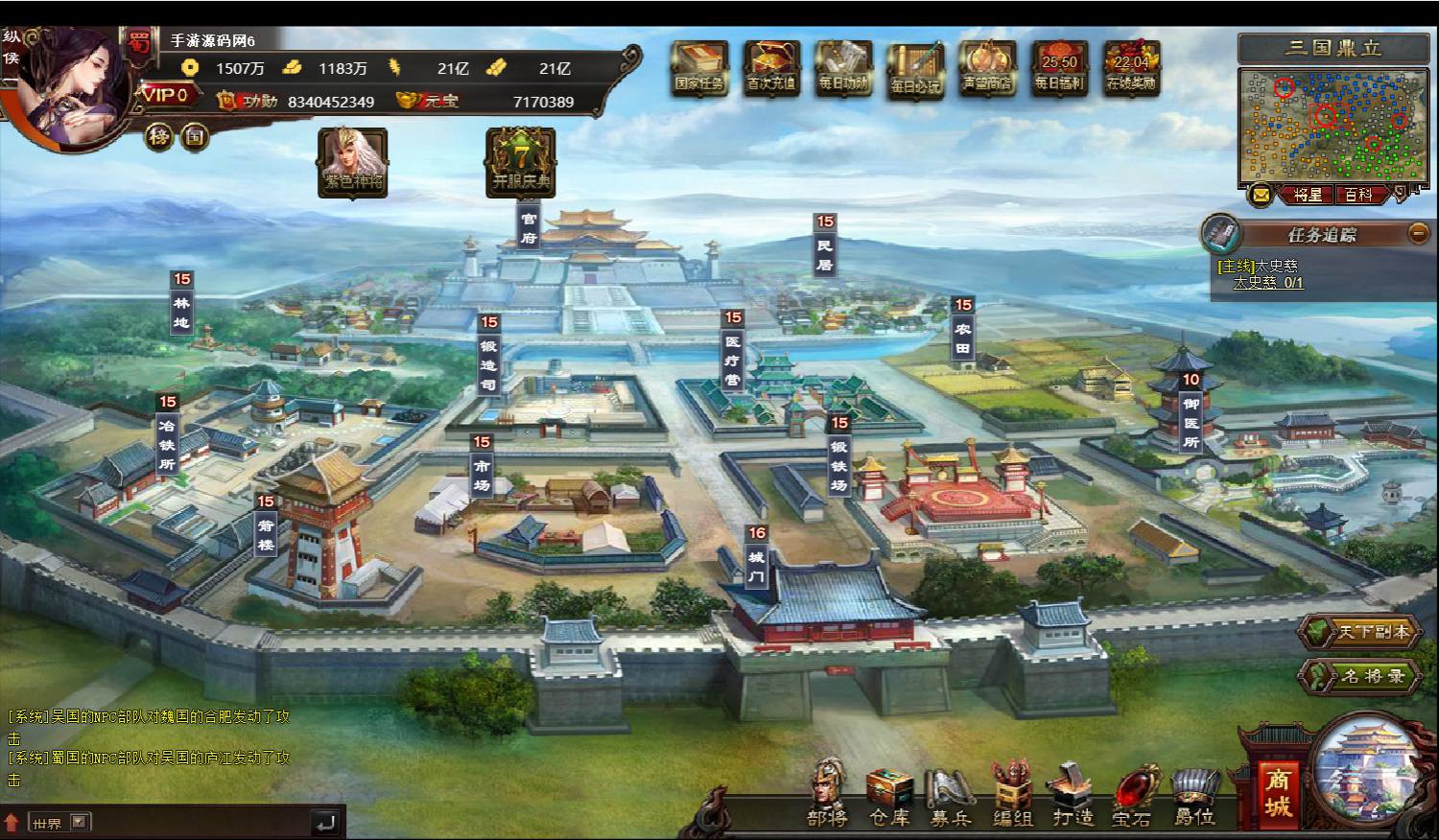Open the 声望商店 prestige shop
The height and width of the screenshot is (840, 1439).
tap(987, 66)
